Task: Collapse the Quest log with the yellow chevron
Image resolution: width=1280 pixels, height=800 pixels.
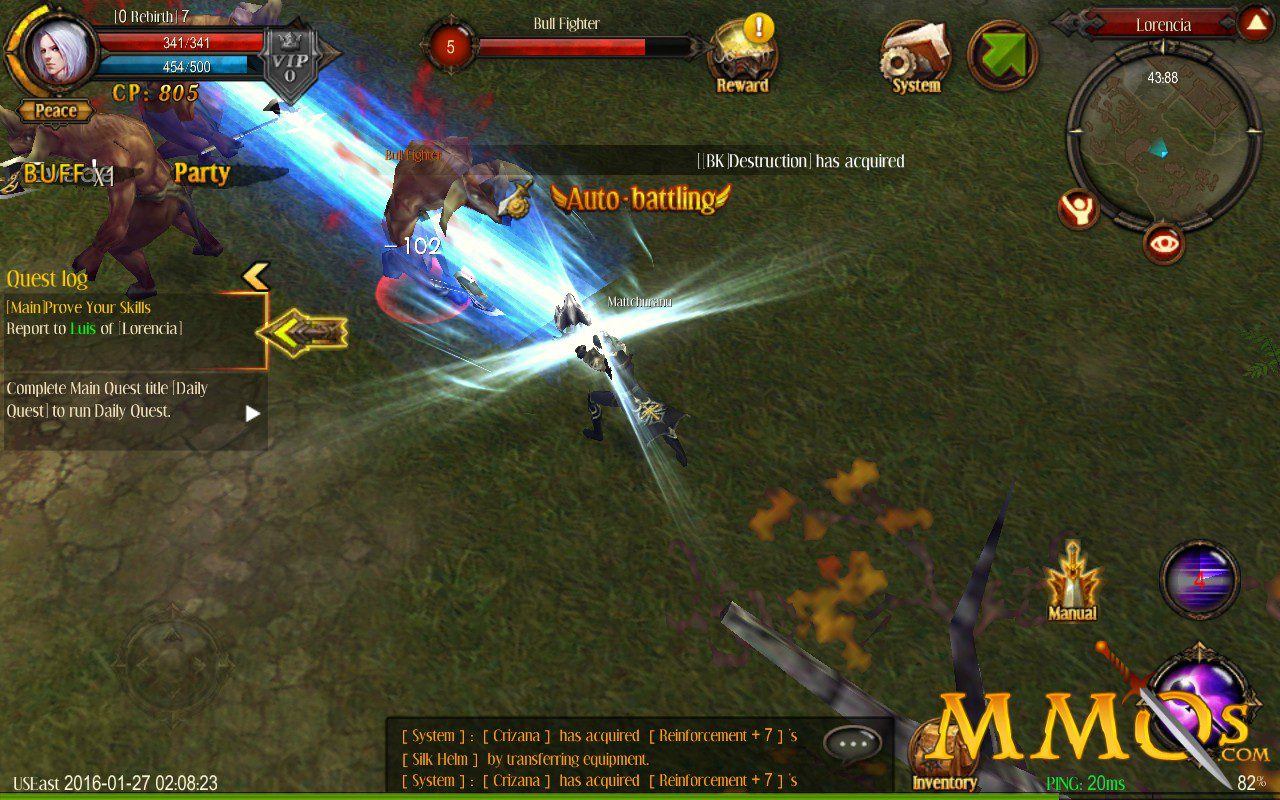Action: (258, 278)
